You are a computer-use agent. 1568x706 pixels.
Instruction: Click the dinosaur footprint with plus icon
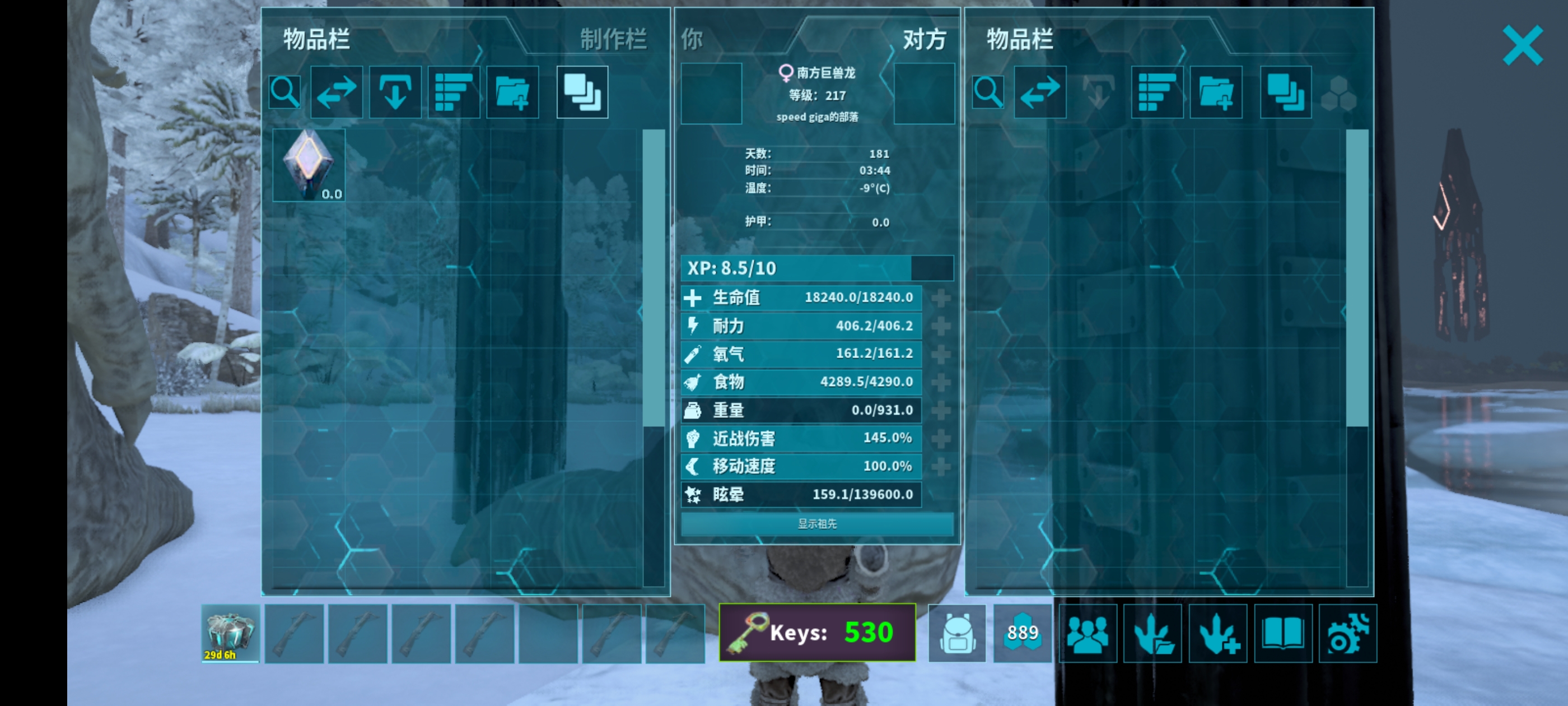click(1217, 634)
